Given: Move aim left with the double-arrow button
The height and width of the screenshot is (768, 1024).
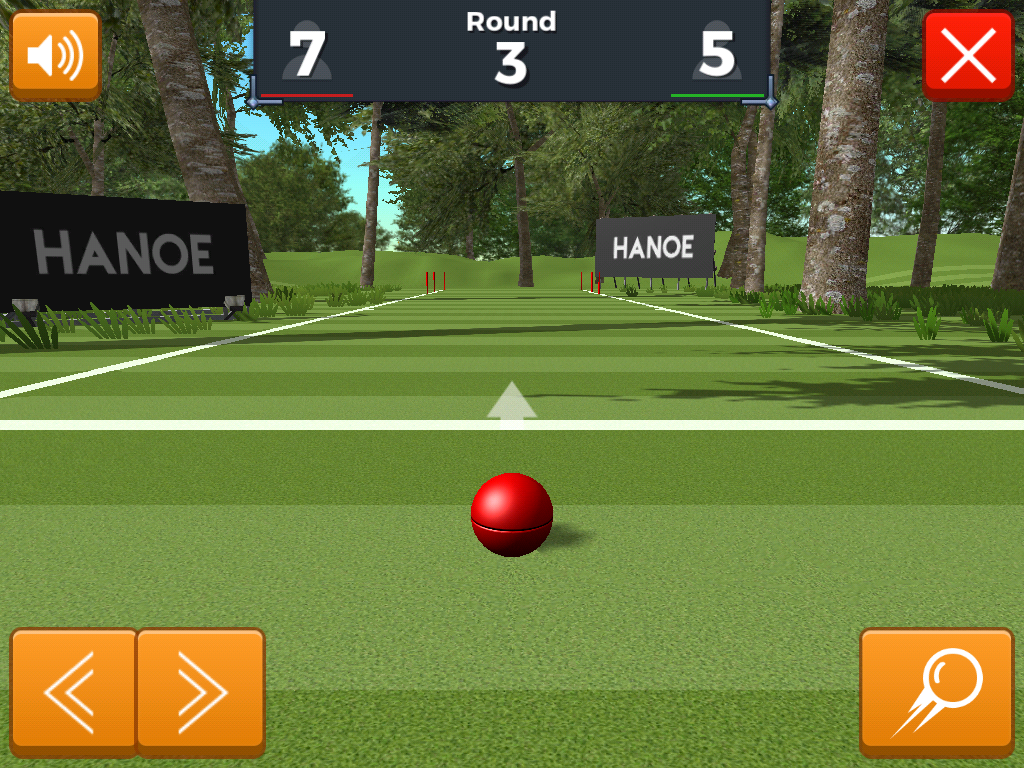Looking at the screenshot, I should point(73,691).
